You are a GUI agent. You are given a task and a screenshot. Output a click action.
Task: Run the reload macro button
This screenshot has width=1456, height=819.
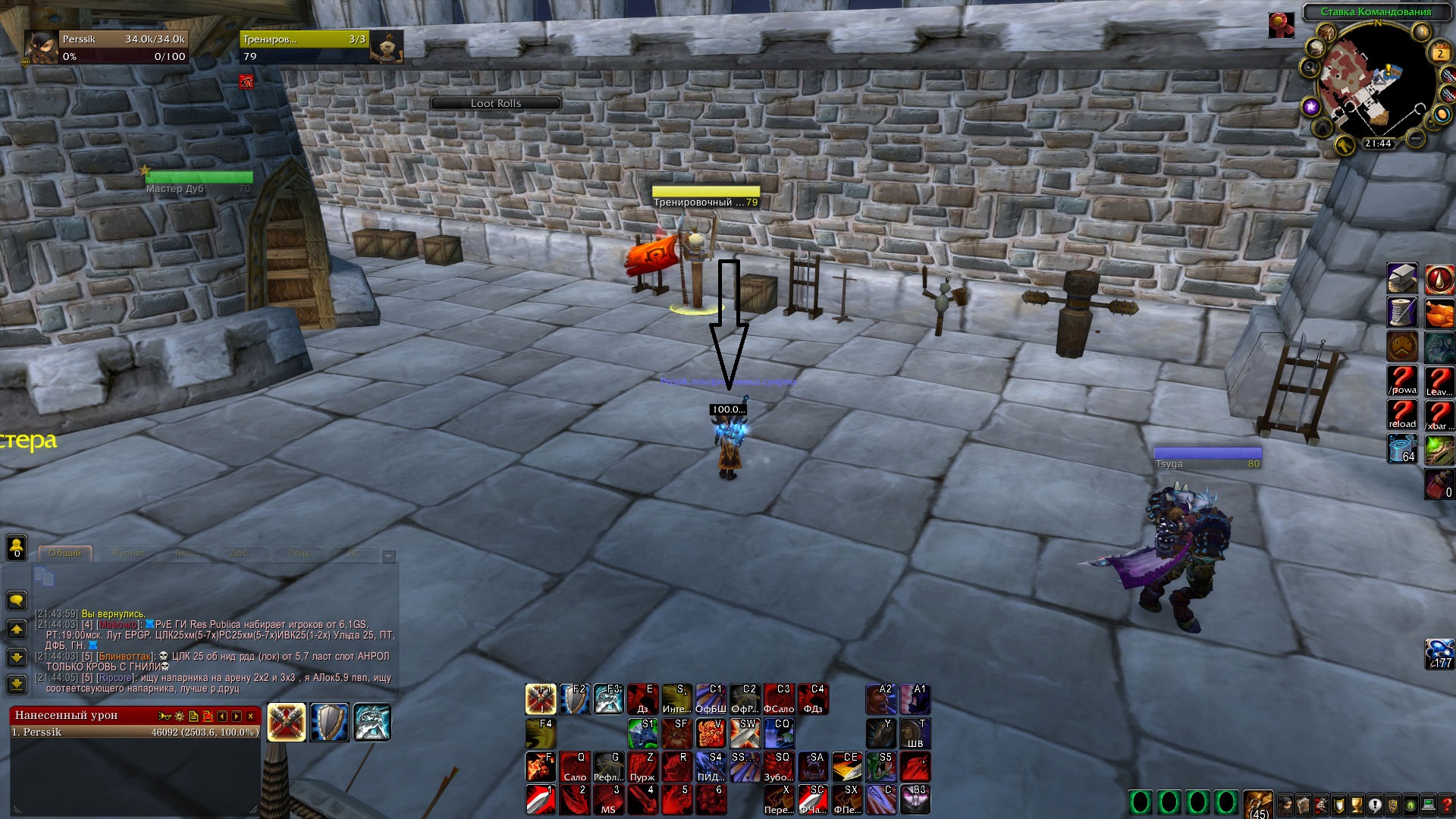[1402, 415]
